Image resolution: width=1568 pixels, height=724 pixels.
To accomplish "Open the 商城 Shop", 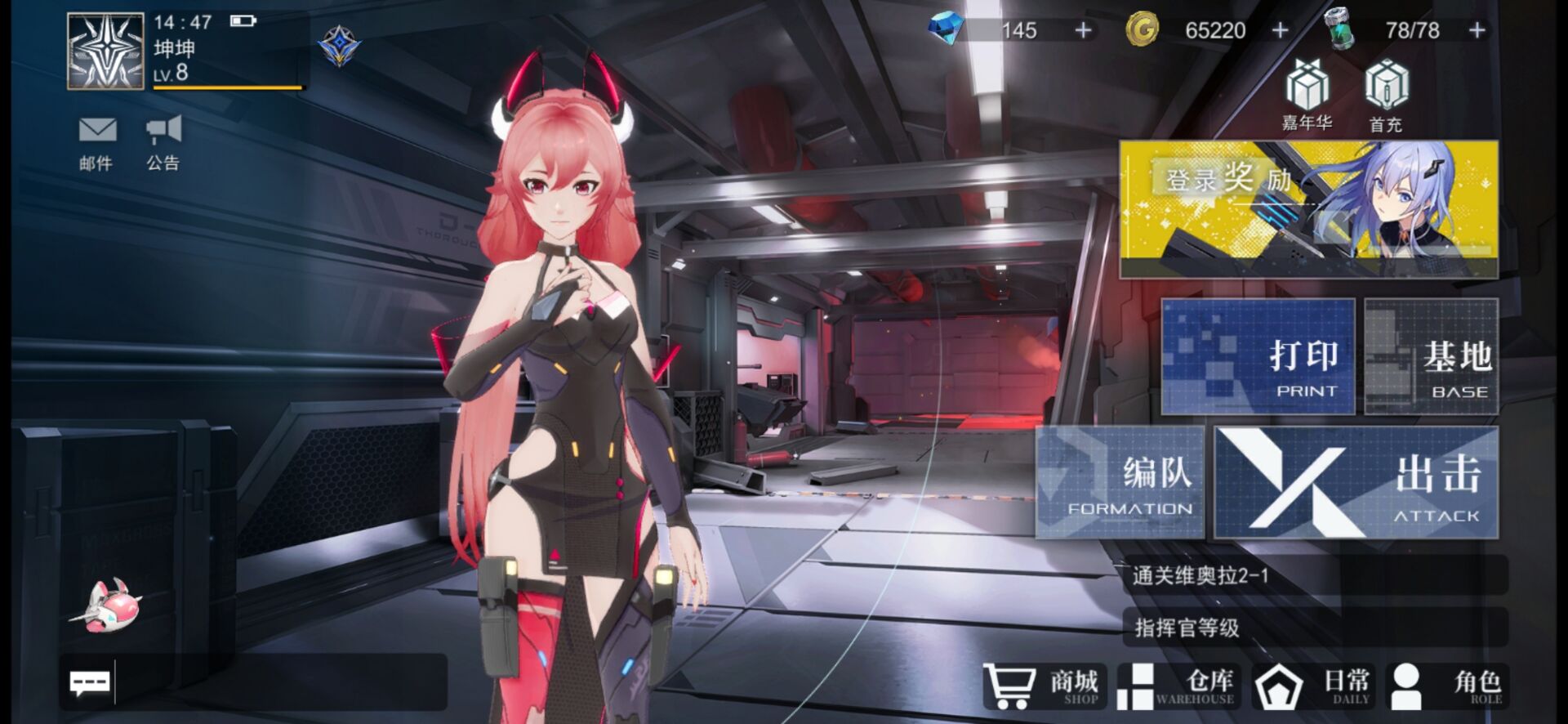I will pos(1045,685).
